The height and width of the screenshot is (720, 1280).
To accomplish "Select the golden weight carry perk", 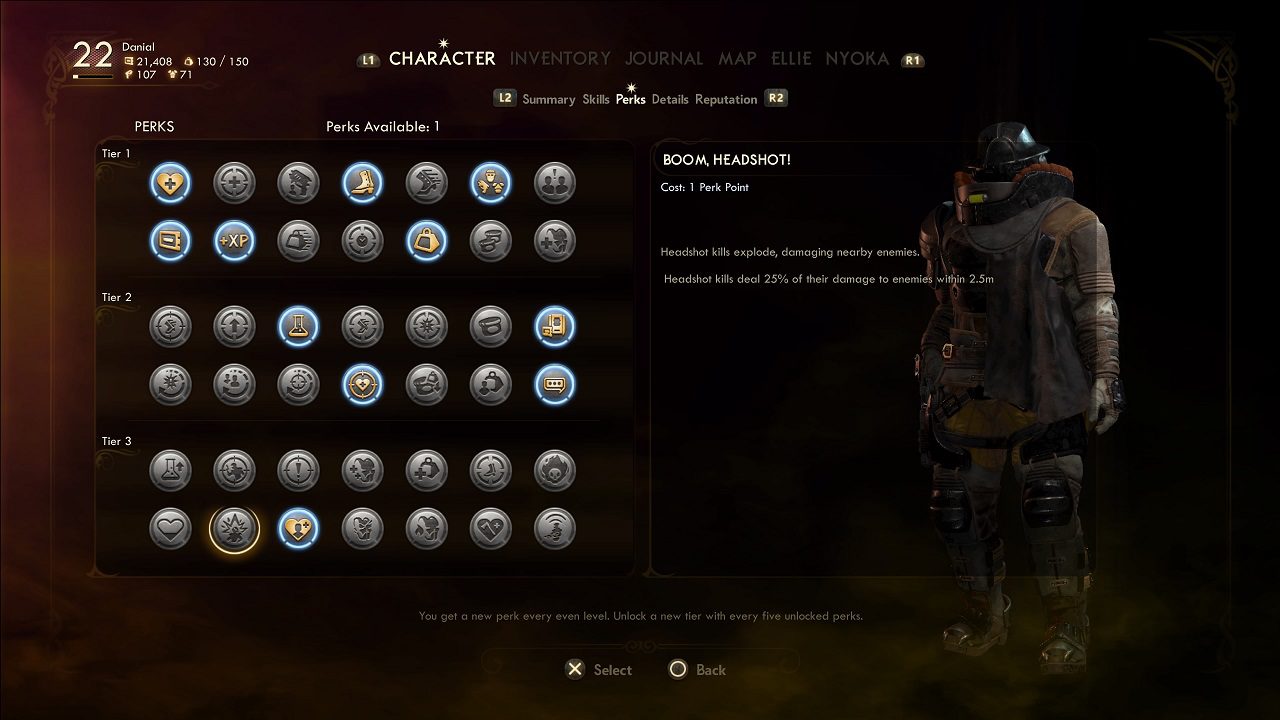I will point(426,241).
